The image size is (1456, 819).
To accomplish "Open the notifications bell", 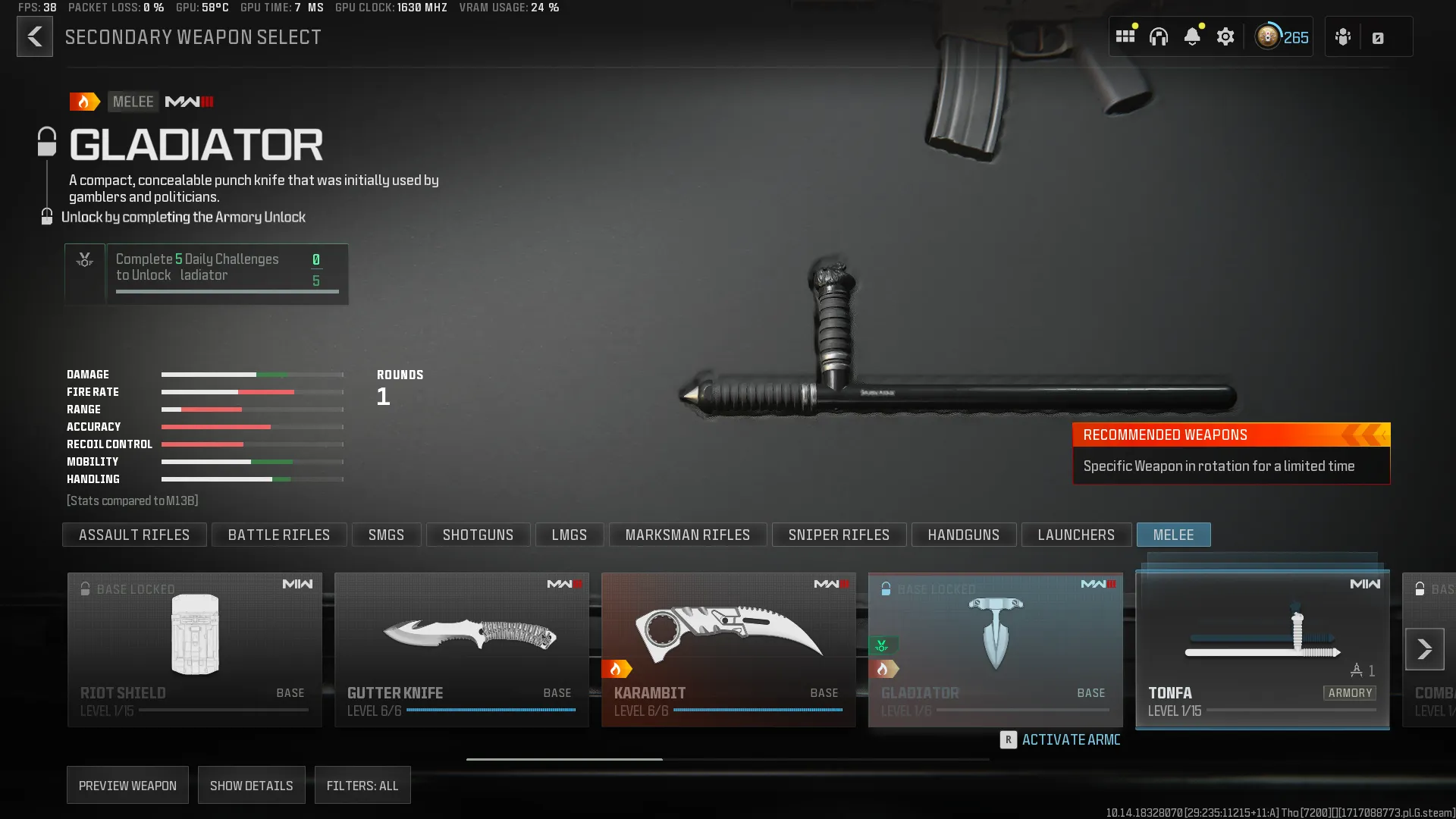I will 1194,36.
